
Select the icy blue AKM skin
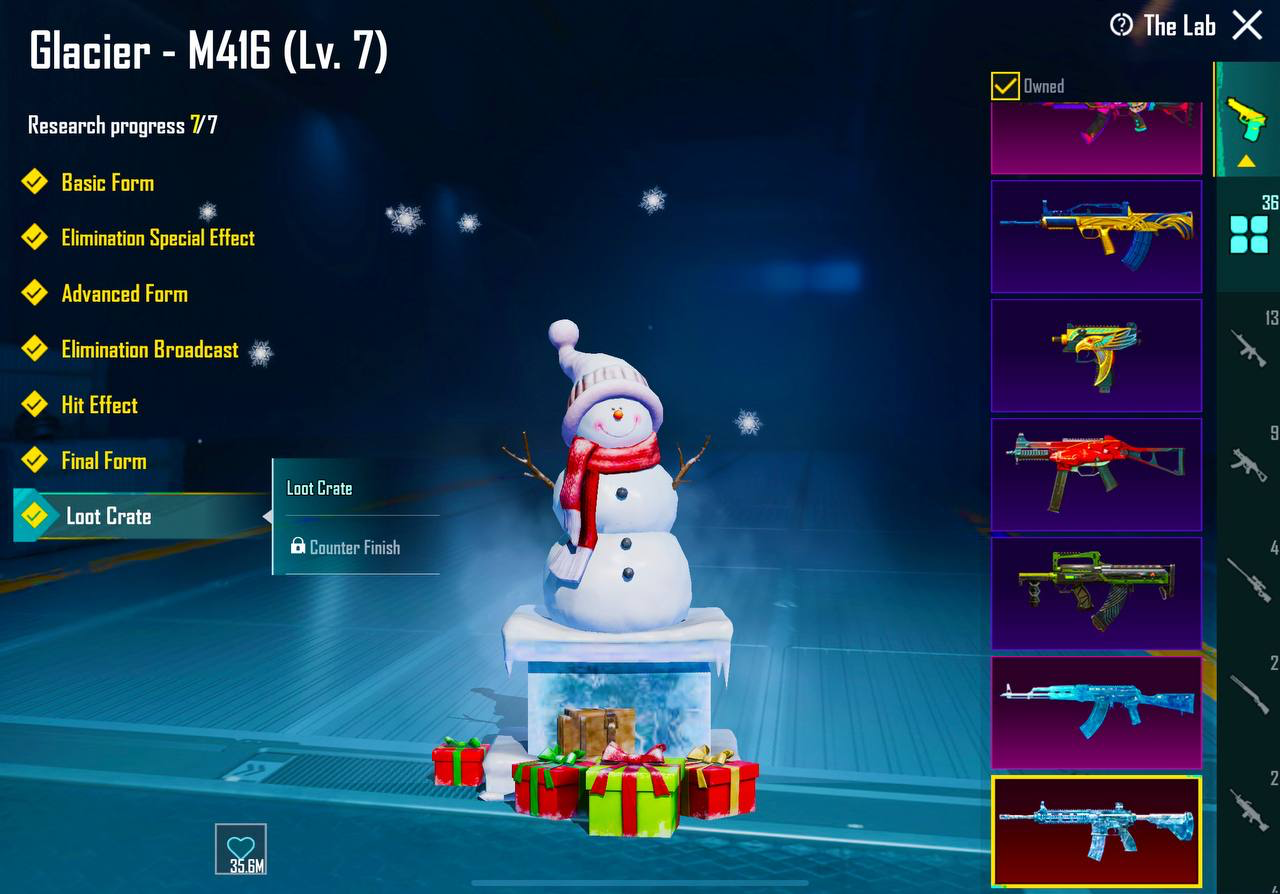point(1096,712)
